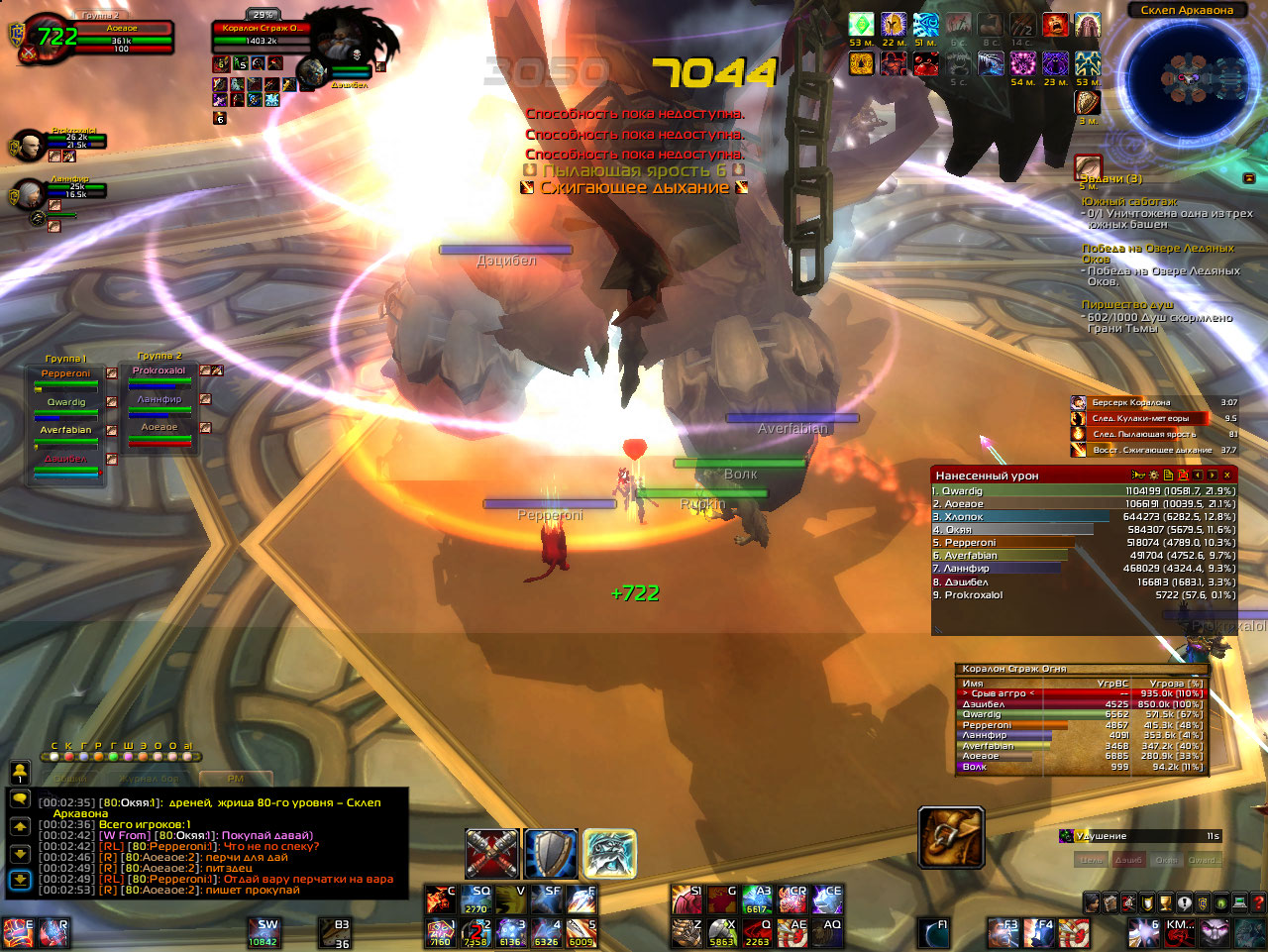Activate the ability bound to SW
This screenshot has width=1268, height=952.
[x=264, y=932]
